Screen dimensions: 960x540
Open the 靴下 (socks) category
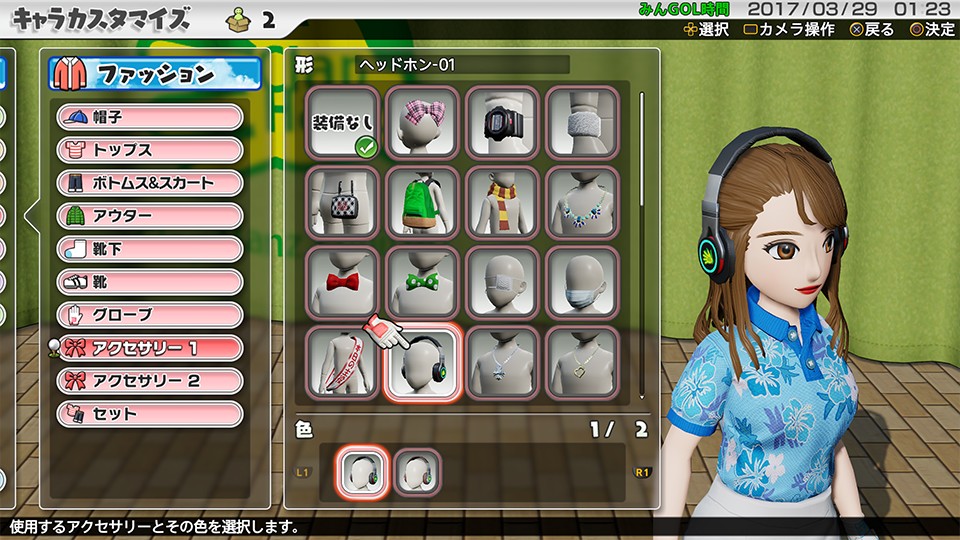tap(150, 249)
